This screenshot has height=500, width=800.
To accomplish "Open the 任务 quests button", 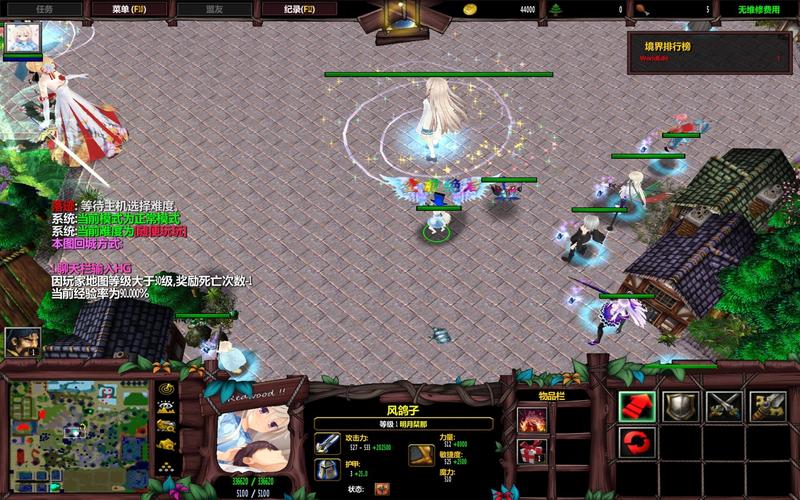I will [43, 9].
